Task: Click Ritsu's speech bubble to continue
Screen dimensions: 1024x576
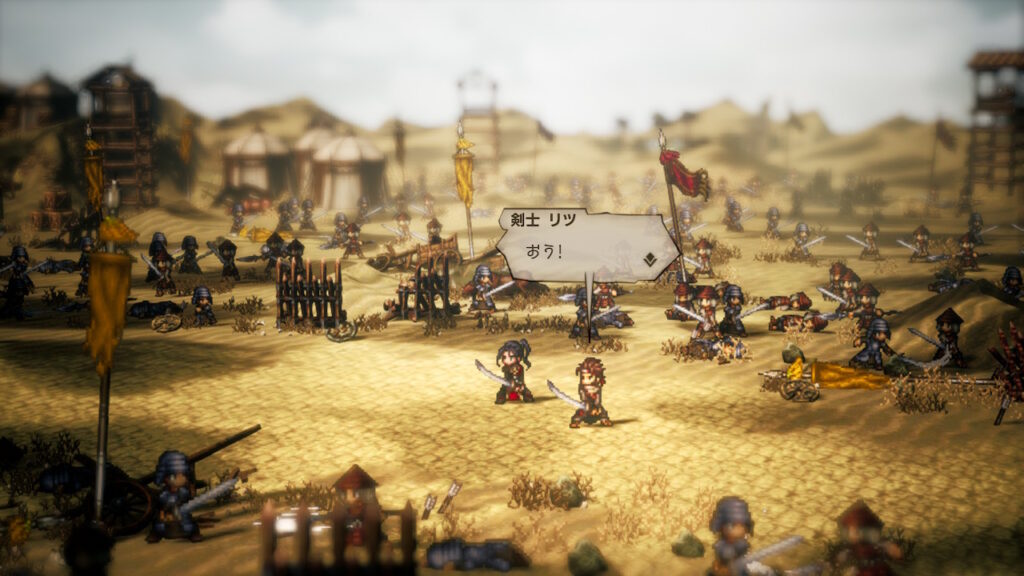Action: click(580, 245)
